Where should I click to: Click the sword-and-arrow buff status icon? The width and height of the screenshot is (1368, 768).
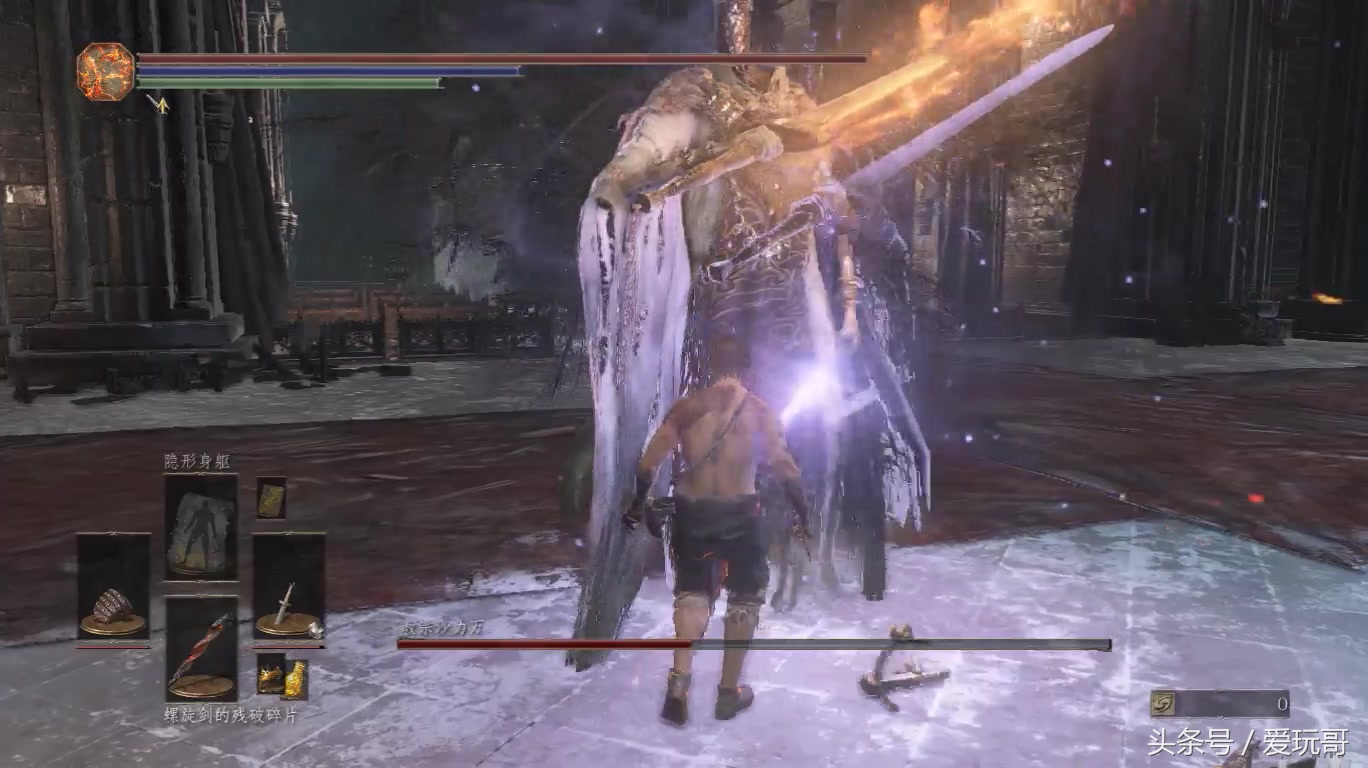[x=158, y=102]
